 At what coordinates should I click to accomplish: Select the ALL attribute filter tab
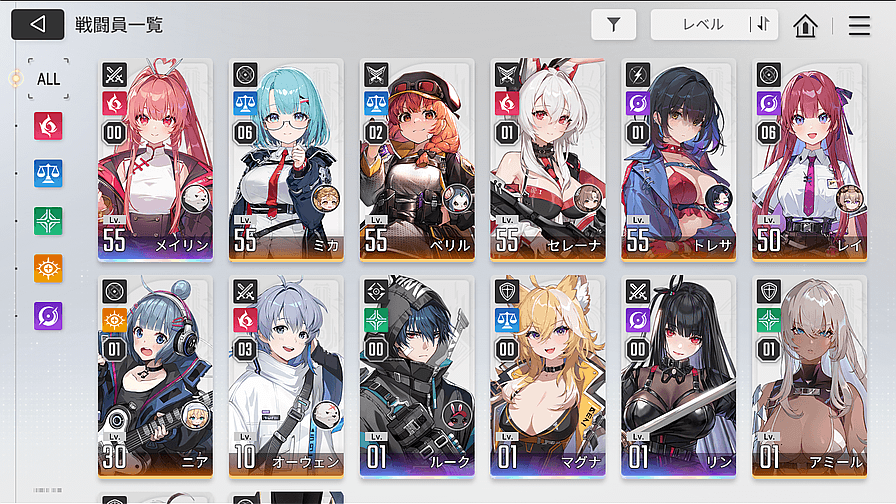pos(48,78)
